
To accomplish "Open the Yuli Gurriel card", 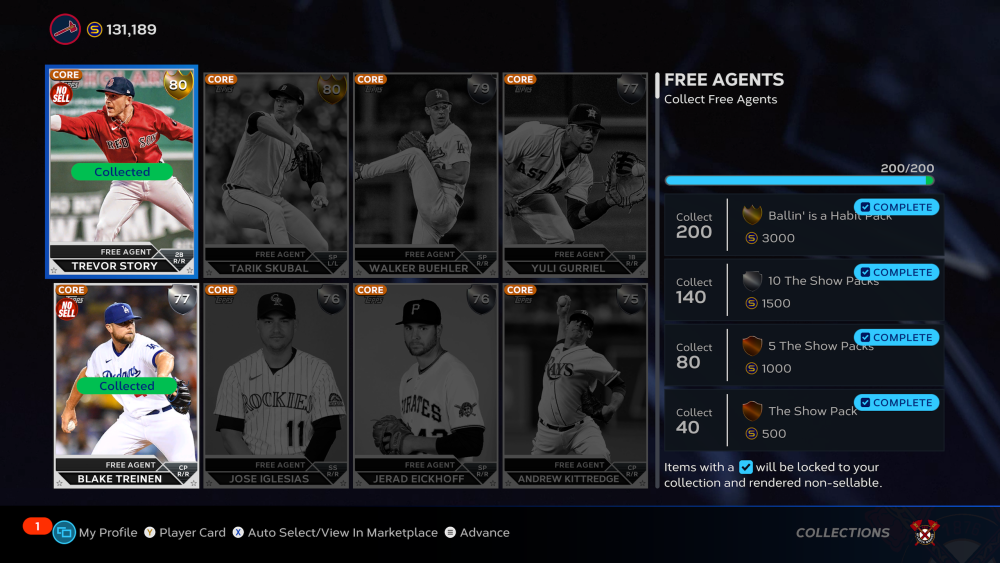I will 575,175.
